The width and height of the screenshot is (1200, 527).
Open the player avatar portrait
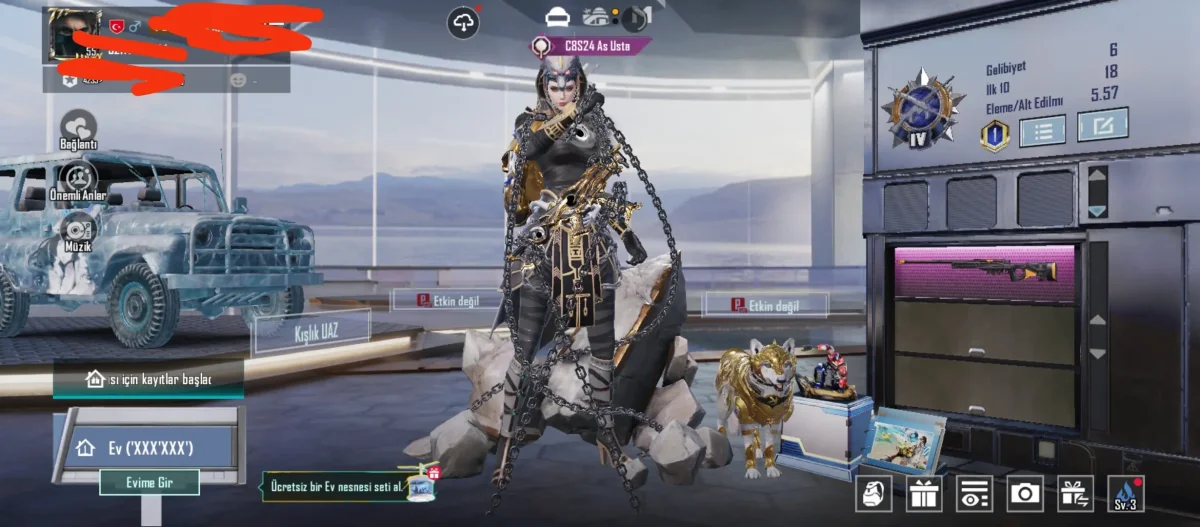[x=75, y=36]
